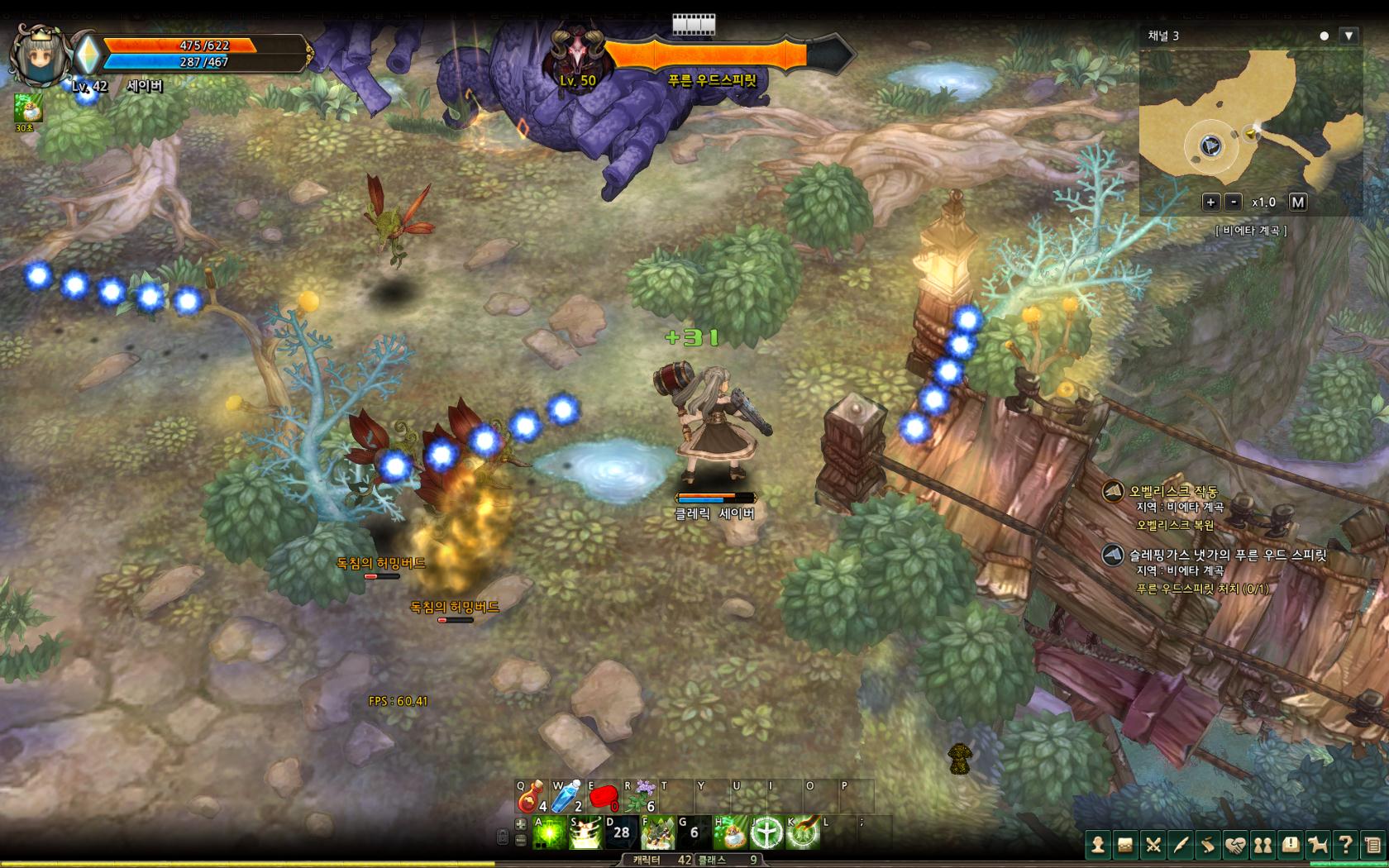Open the full map with M button

[x=1297, y=202]
